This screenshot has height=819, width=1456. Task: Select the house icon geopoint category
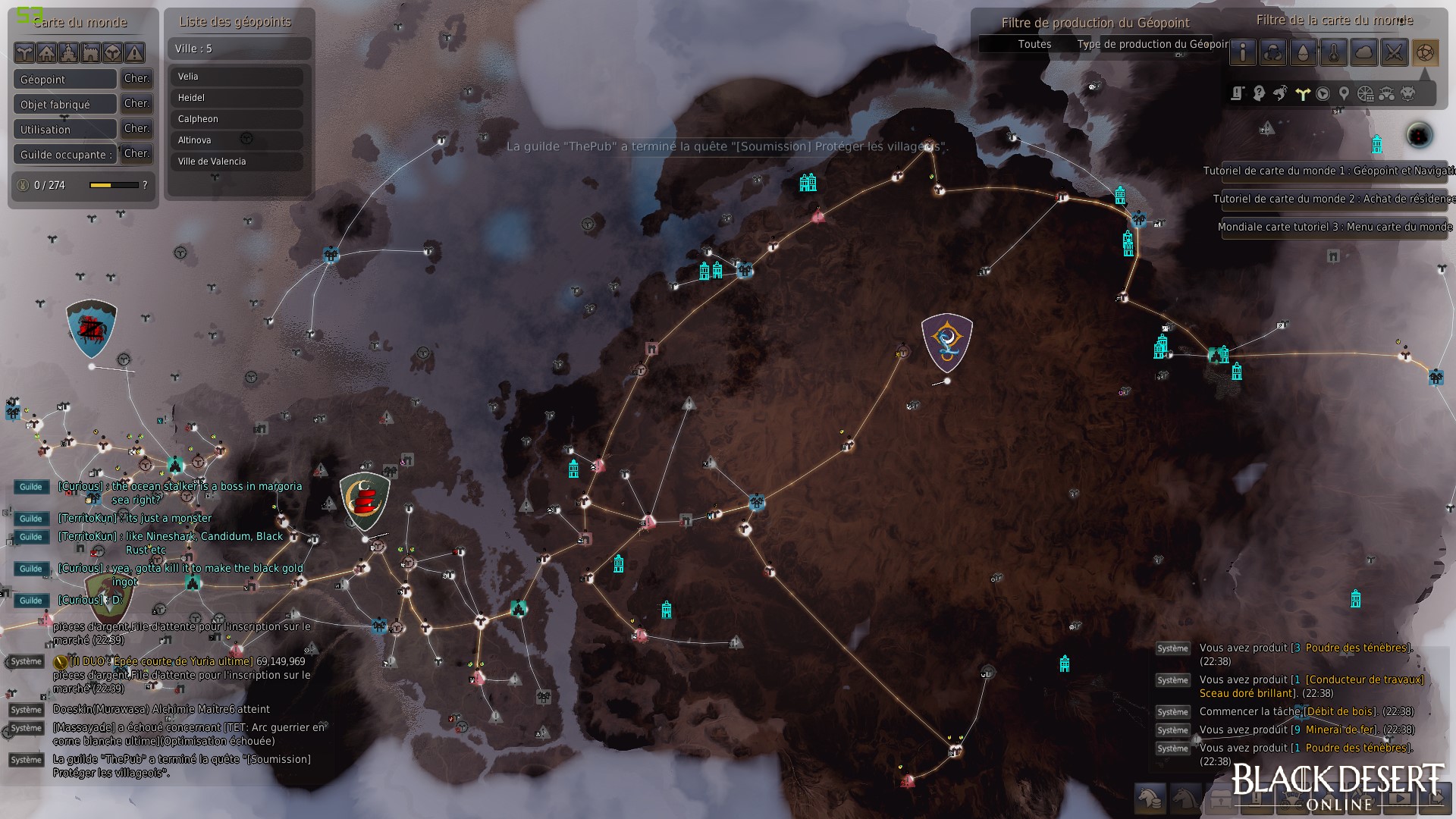pos(47,52)
